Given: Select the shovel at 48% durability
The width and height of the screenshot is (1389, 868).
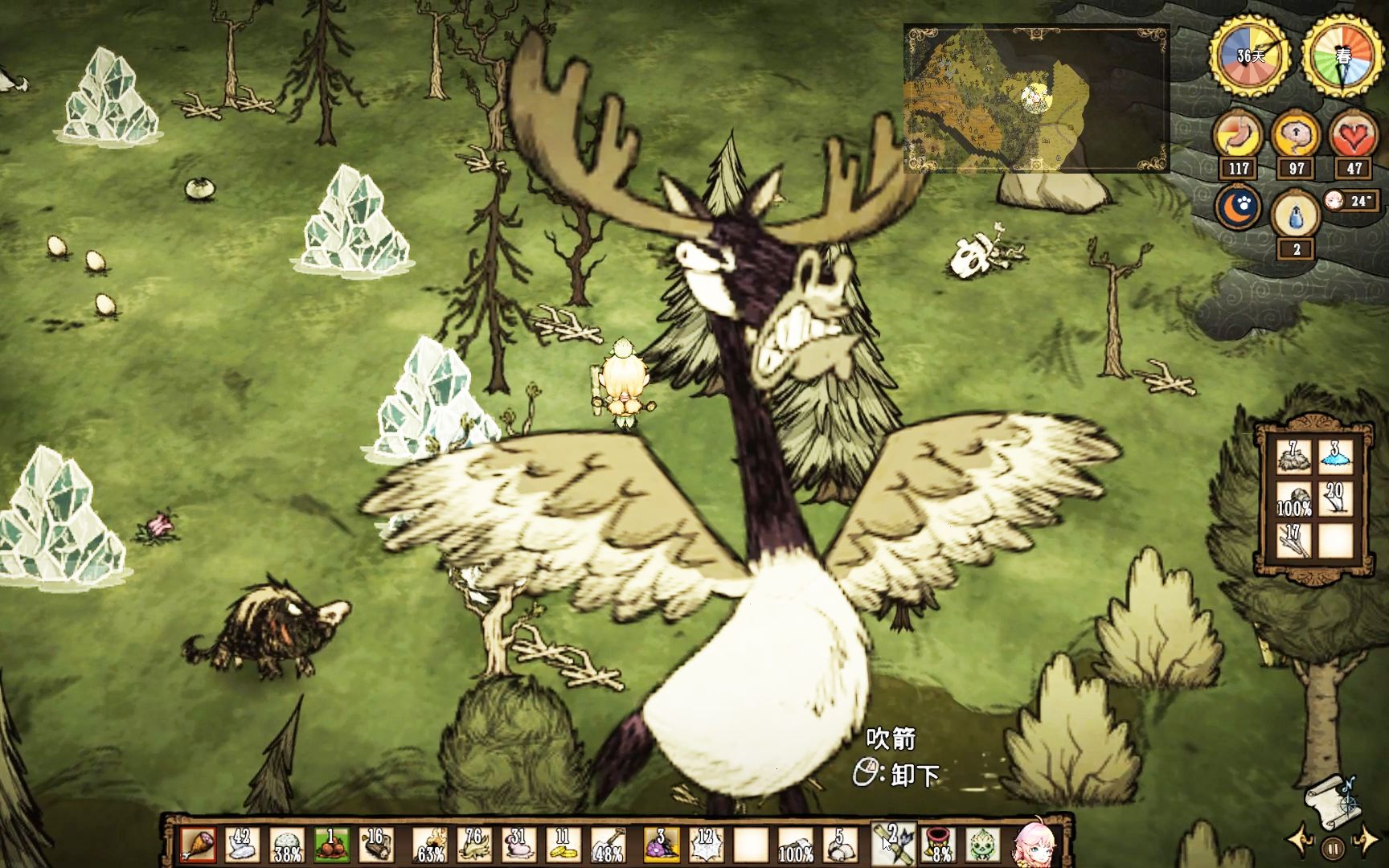Looking at the screenshot, I should click(608, 845).
